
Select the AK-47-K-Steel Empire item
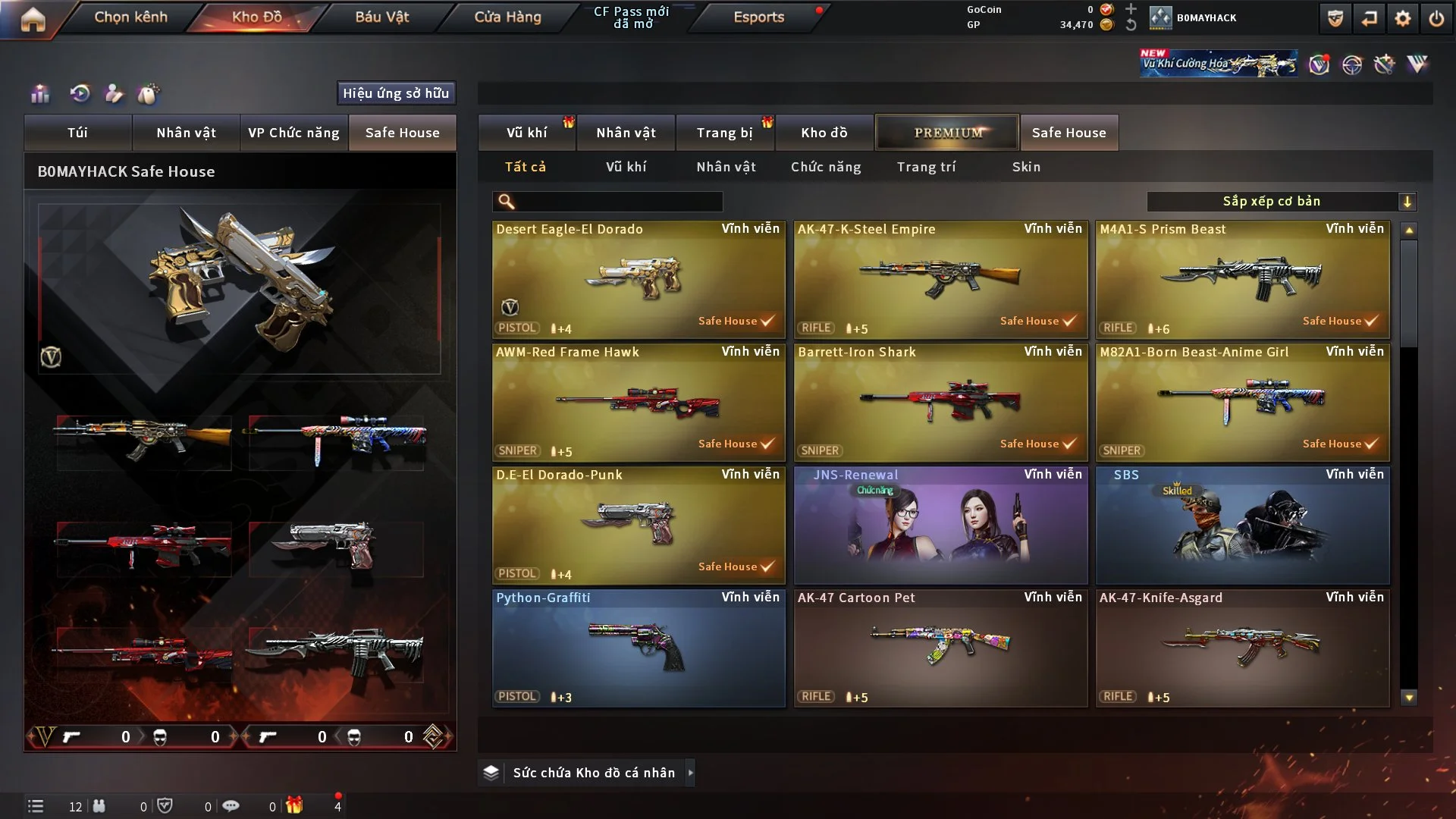click(940, 279)
